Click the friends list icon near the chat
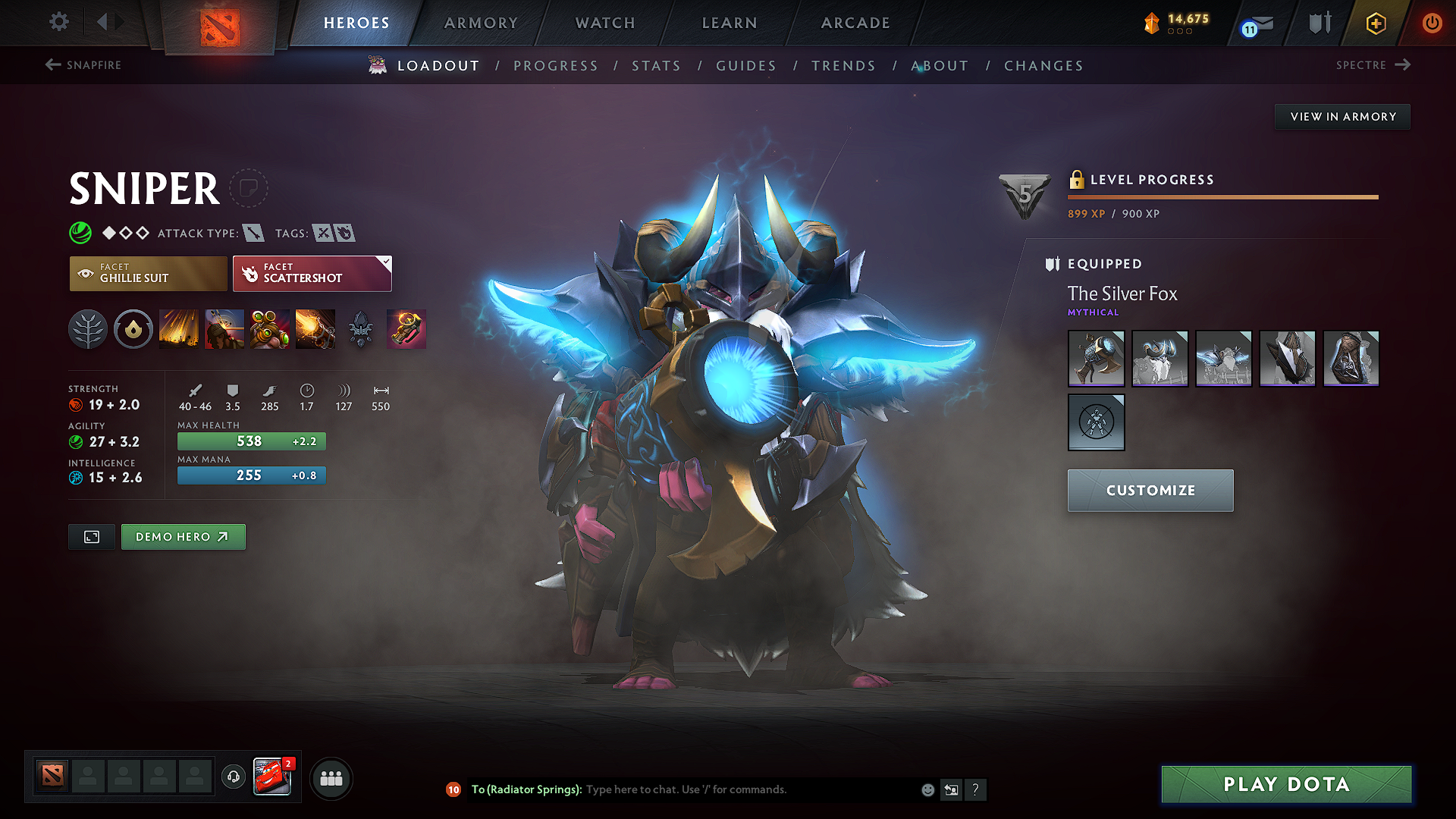Image resolution: width=1456 pixels, height=819 pixels. click(331, 777)
